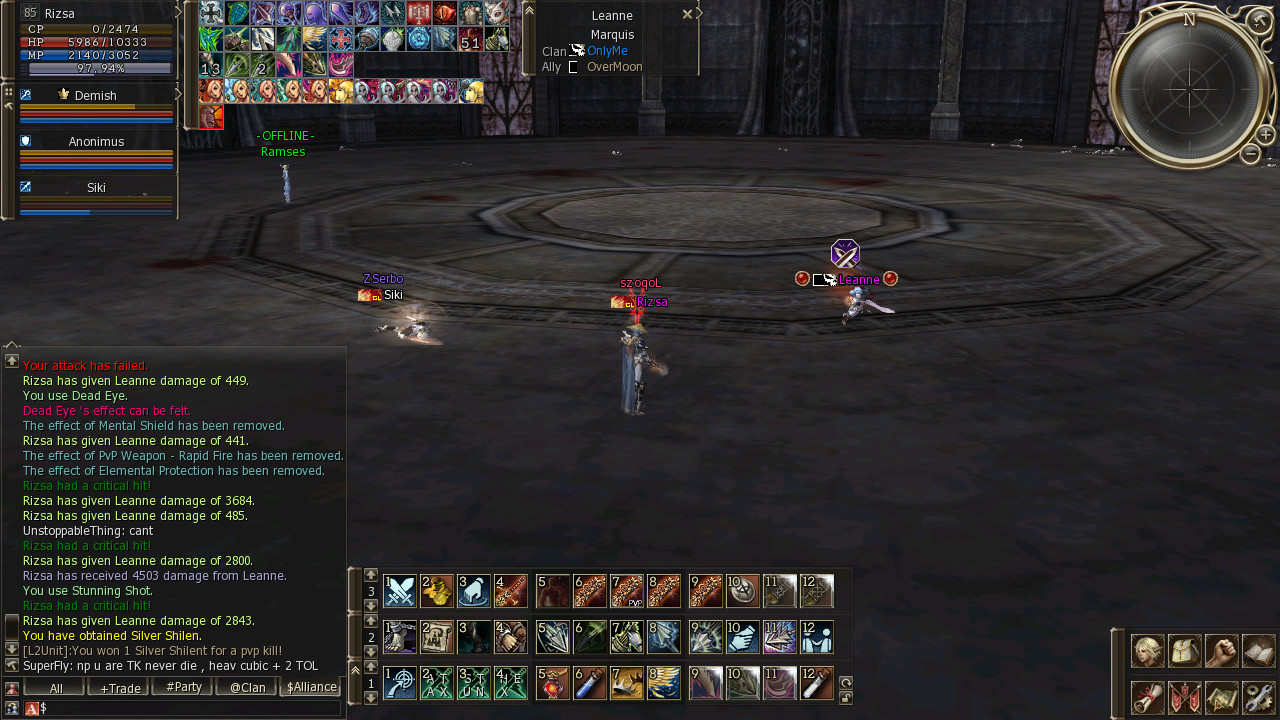Viewport: 1280px width, 720px height.
Task: Activate the crossed swords attack skill
Action: point(400,591)
